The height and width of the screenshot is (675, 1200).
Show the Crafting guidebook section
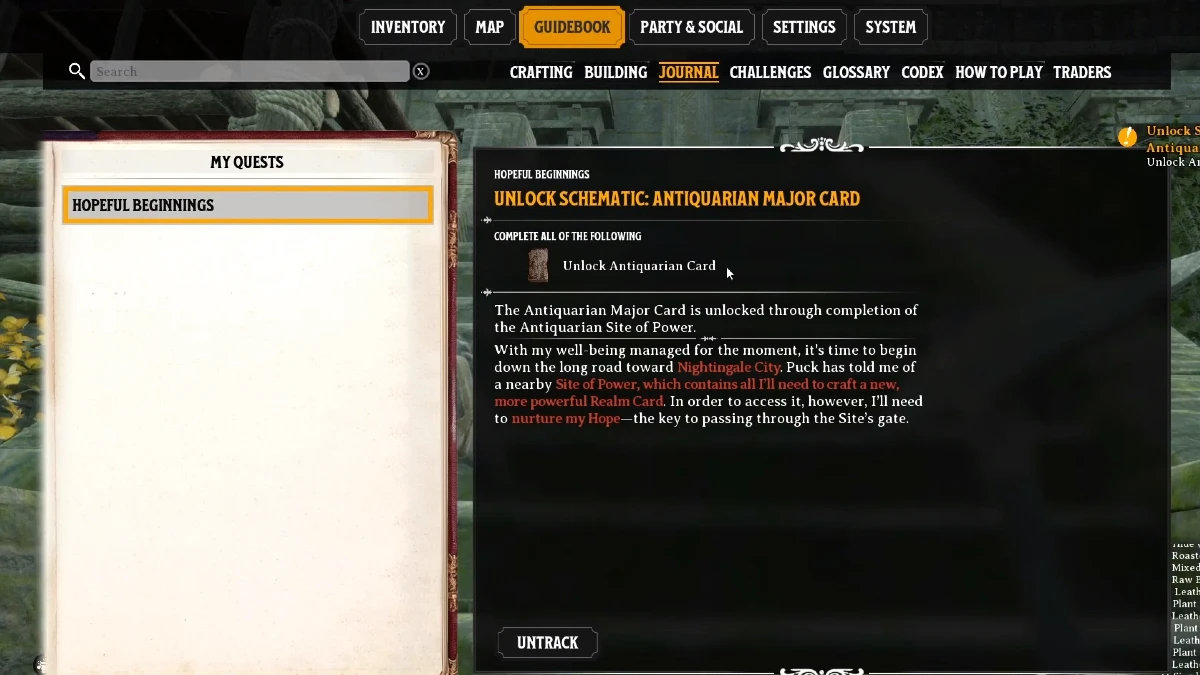pos(541,72)
